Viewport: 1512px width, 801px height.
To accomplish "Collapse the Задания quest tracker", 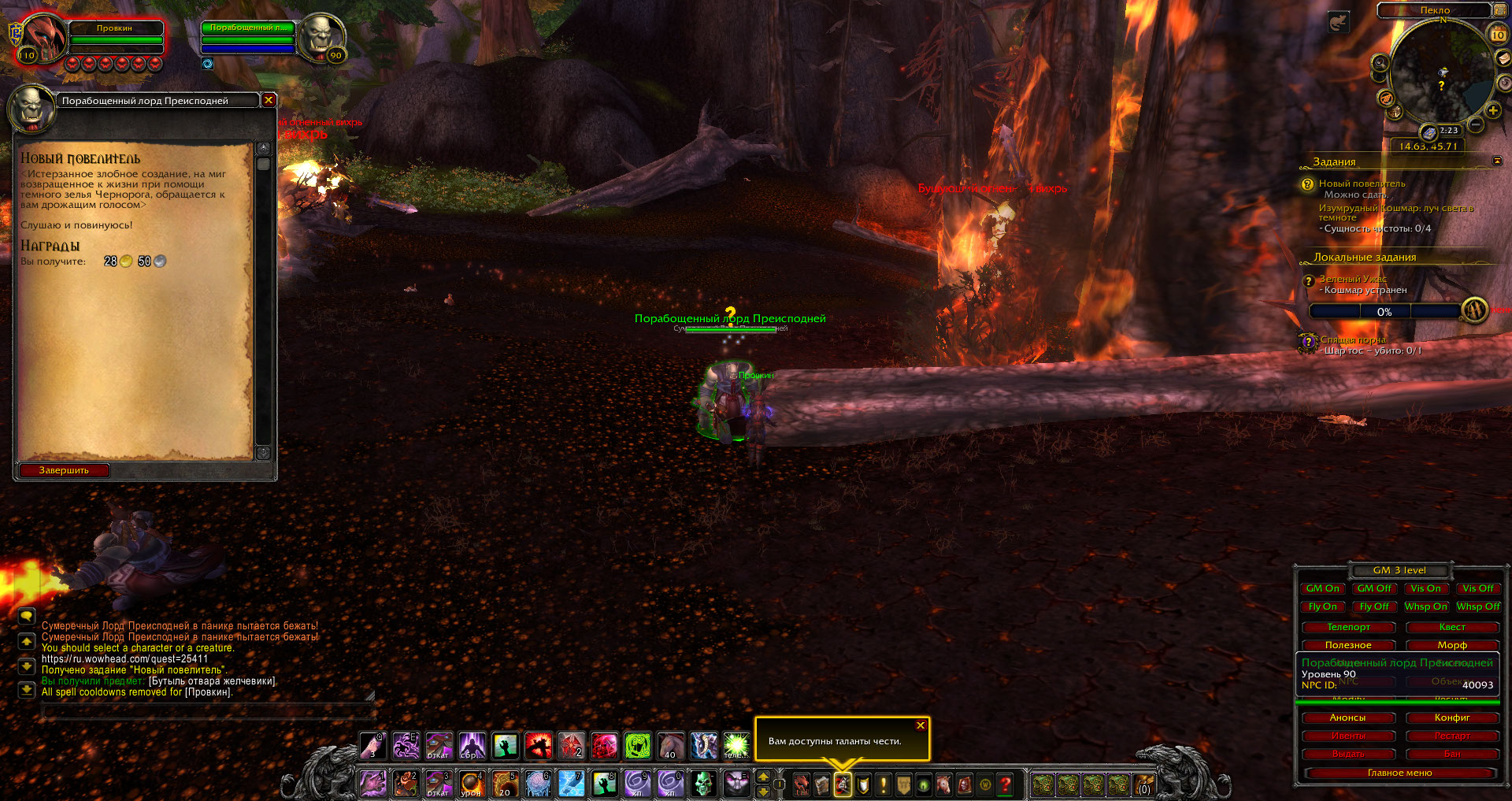I will [1497, 161].
